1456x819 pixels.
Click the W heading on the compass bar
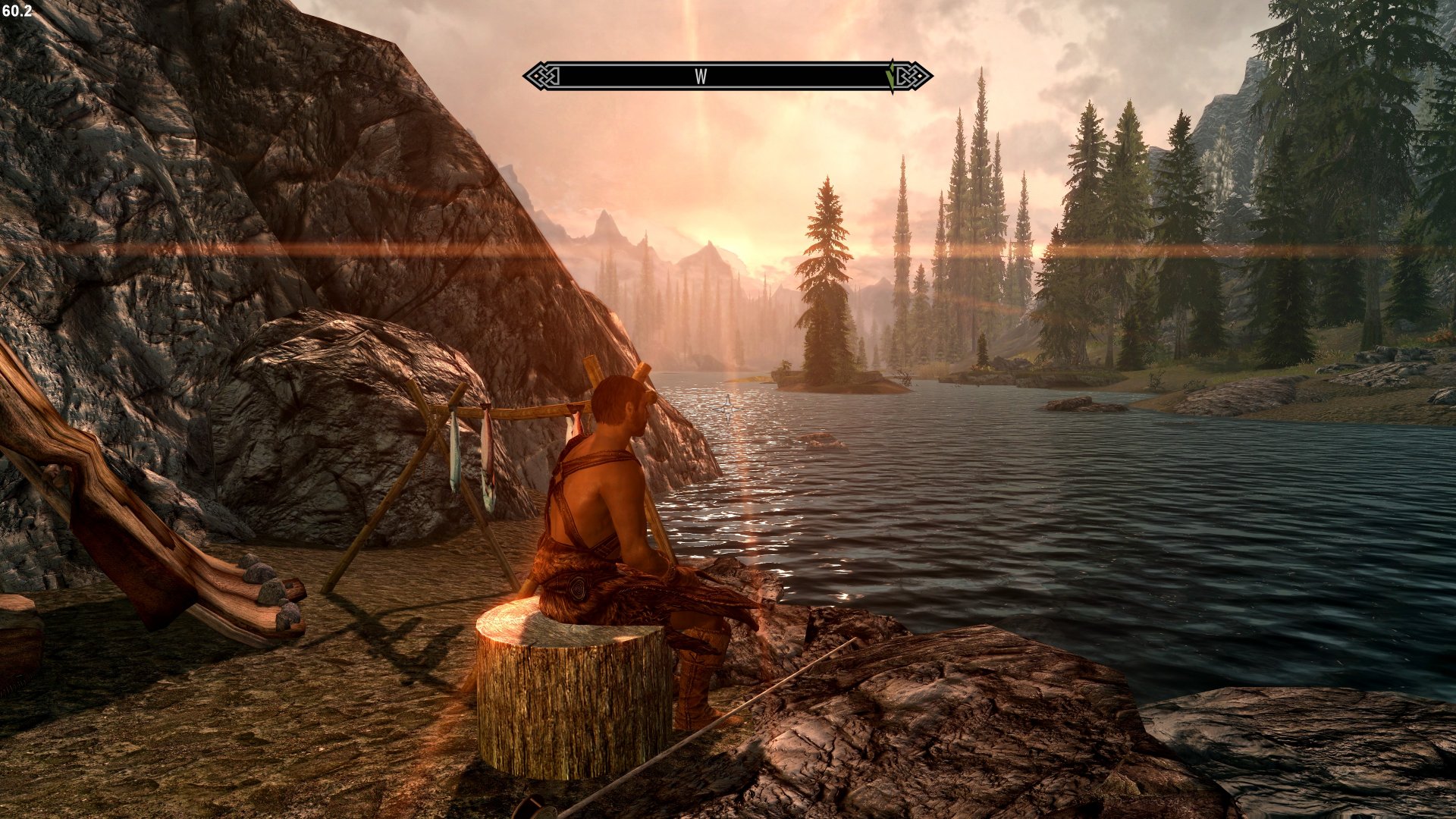[701, 77]
